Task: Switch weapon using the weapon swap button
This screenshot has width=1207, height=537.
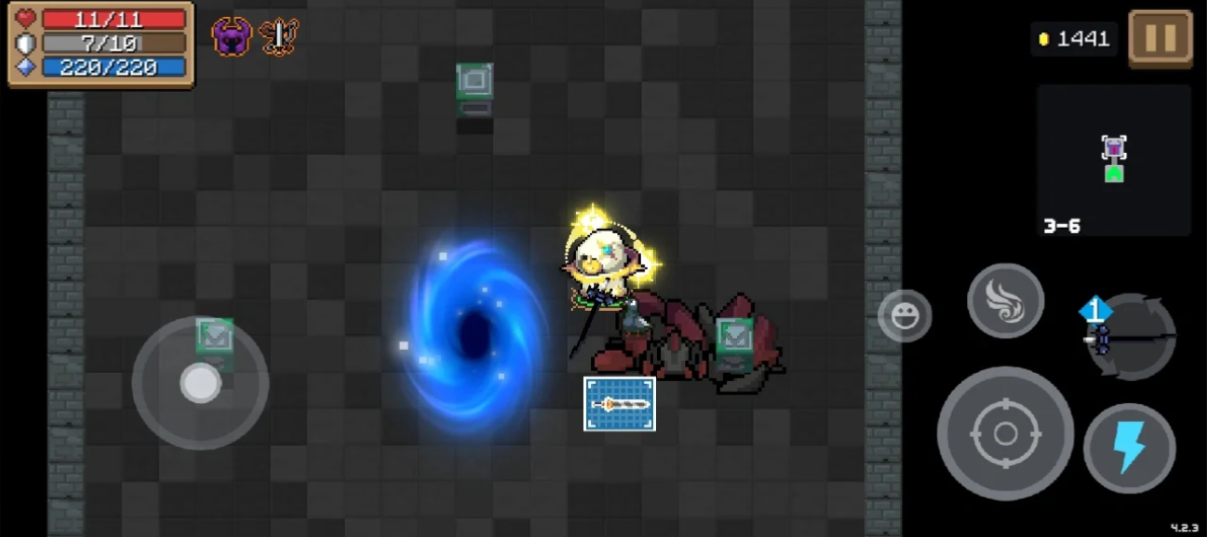Action: tap(1130, 337)
